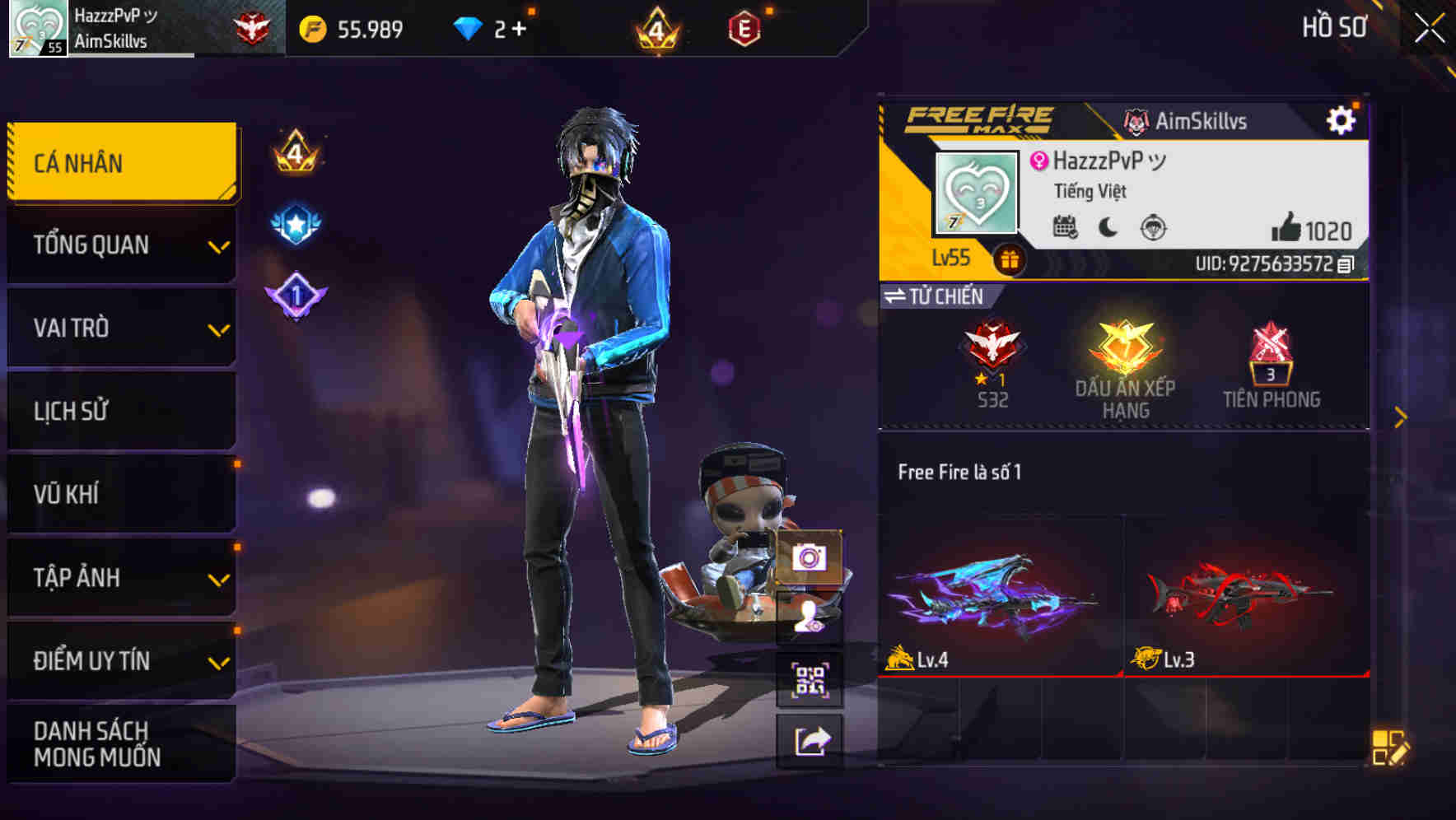Click the TỬ CHIẾN mode switcher
1456x820 pixels.
(x=936, y=297)
